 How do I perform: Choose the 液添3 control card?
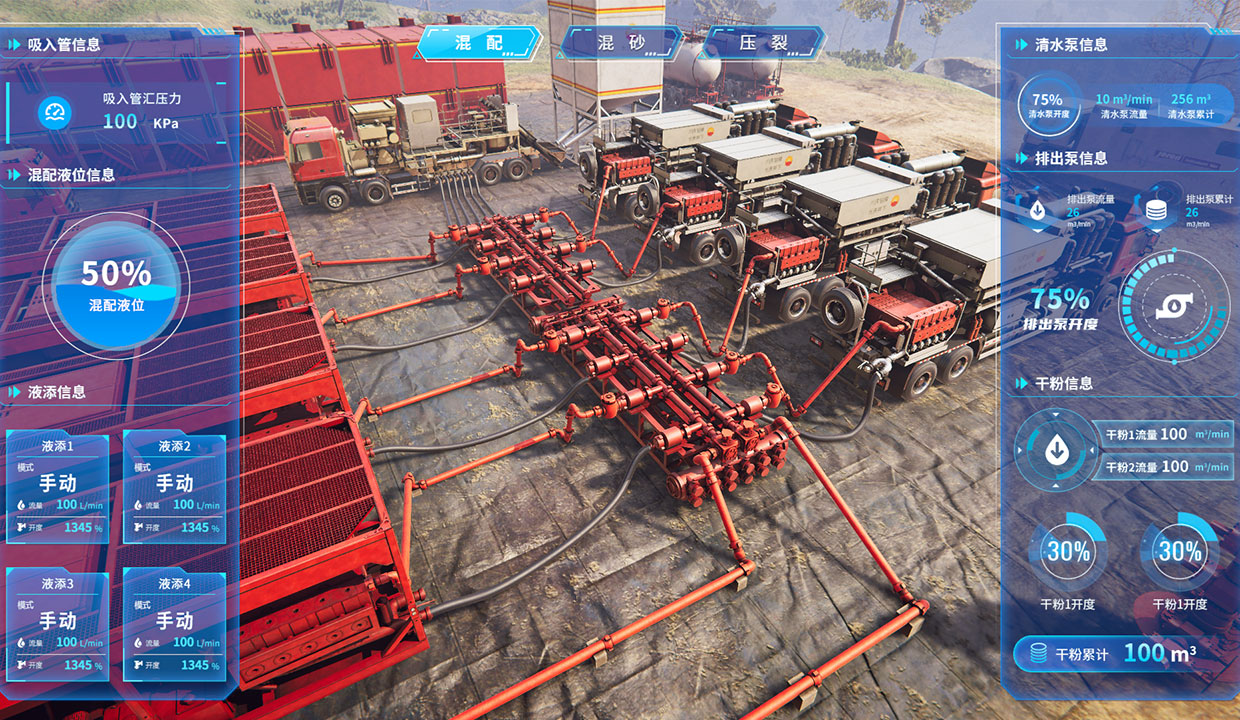58,624
